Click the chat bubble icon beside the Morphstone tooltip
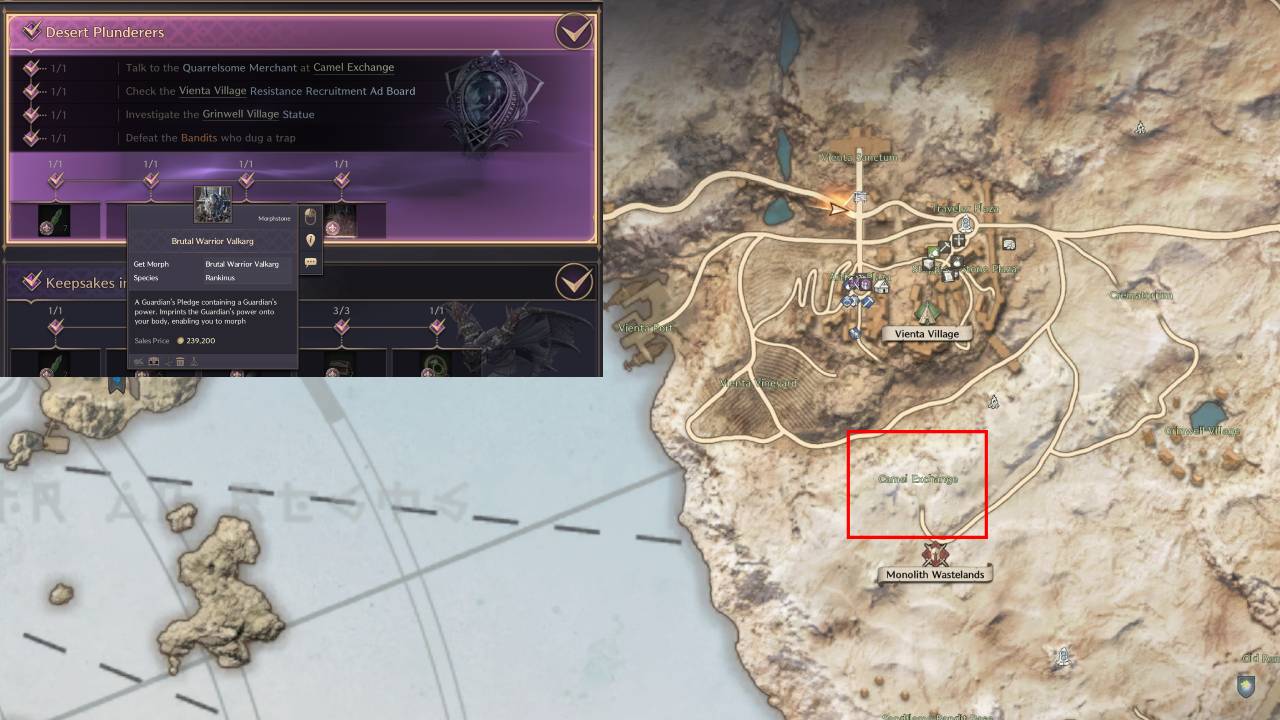1280x720 pixels. (x=312, y=262)
